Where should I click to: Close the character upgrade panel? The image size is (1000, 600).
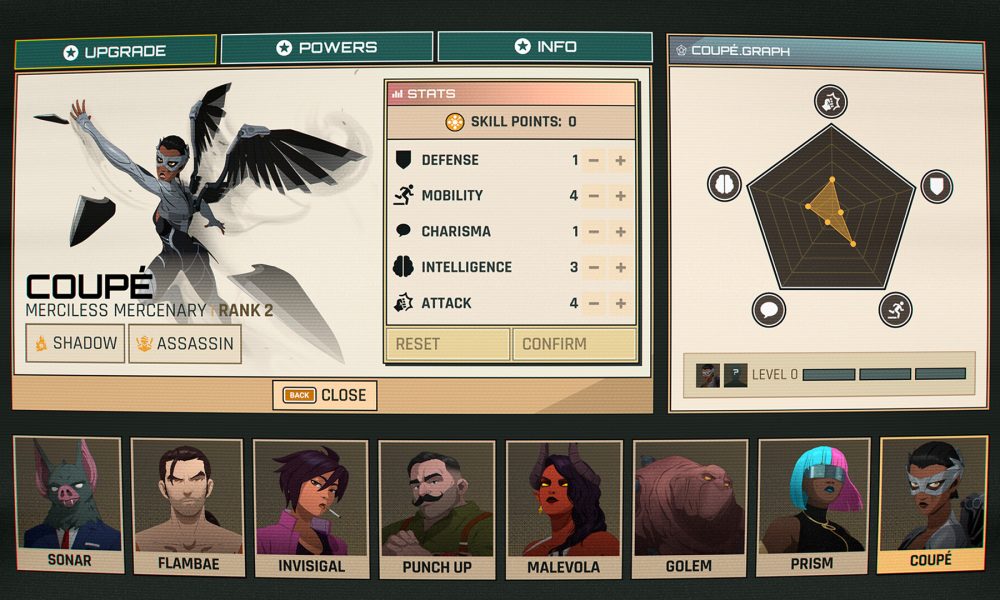(x=325, y=395)
